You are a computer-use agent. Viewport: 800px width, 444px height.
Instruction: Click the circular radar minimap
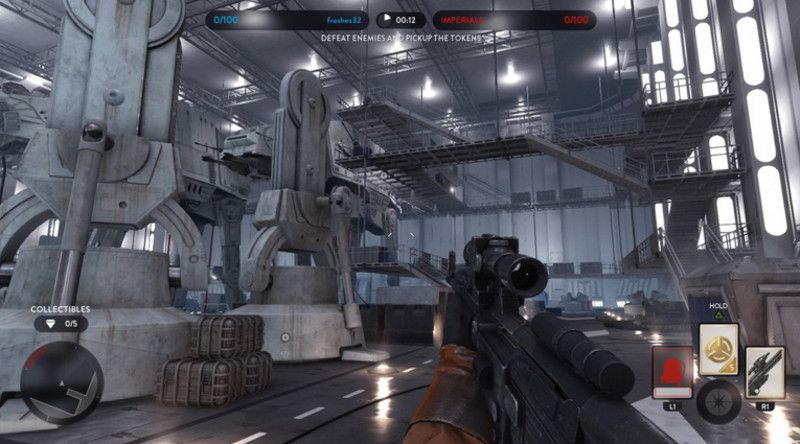click(62, 382)
